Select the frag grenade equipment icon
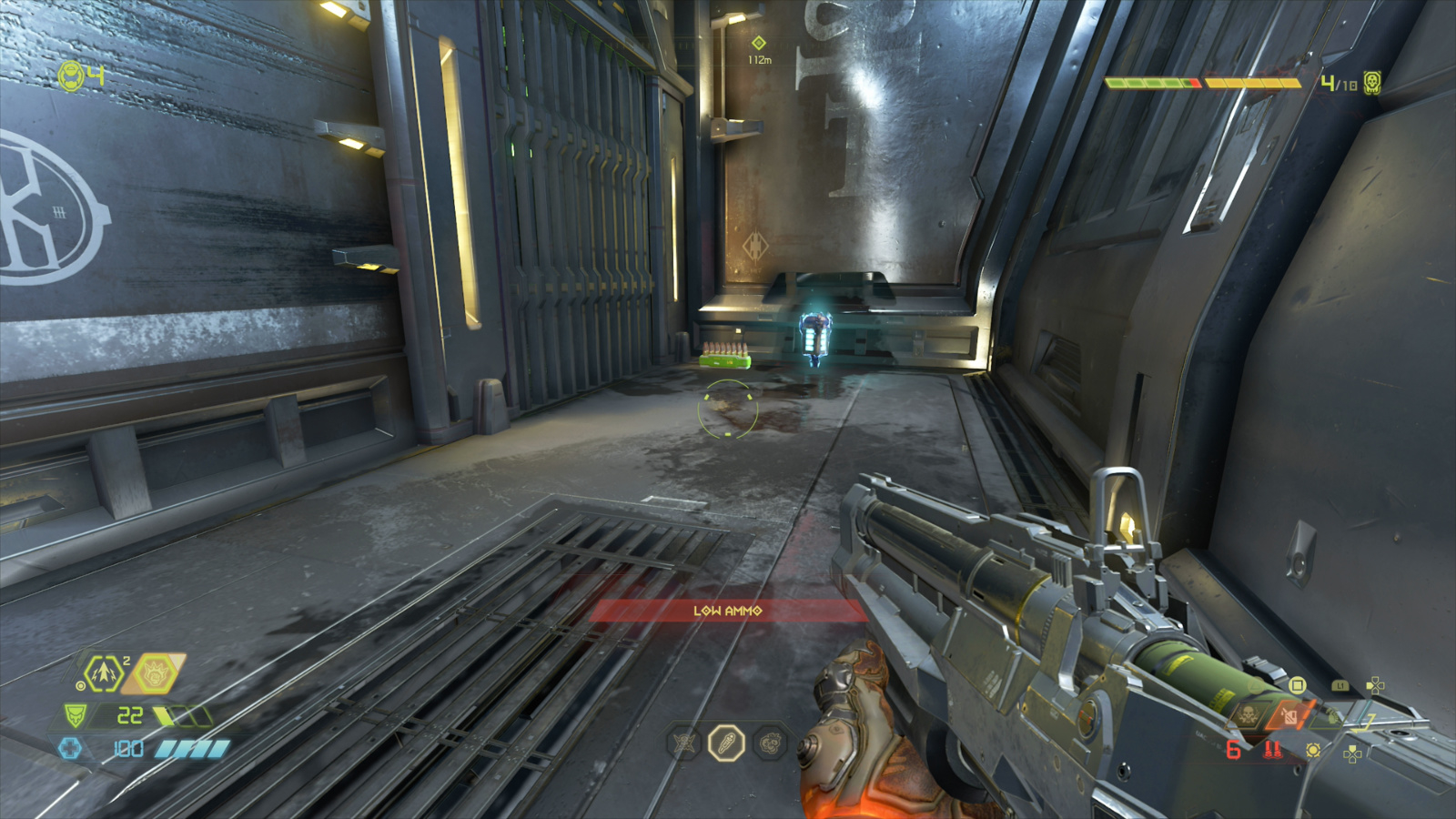The height and width of the screenshot is (819, 1456). 103,672
